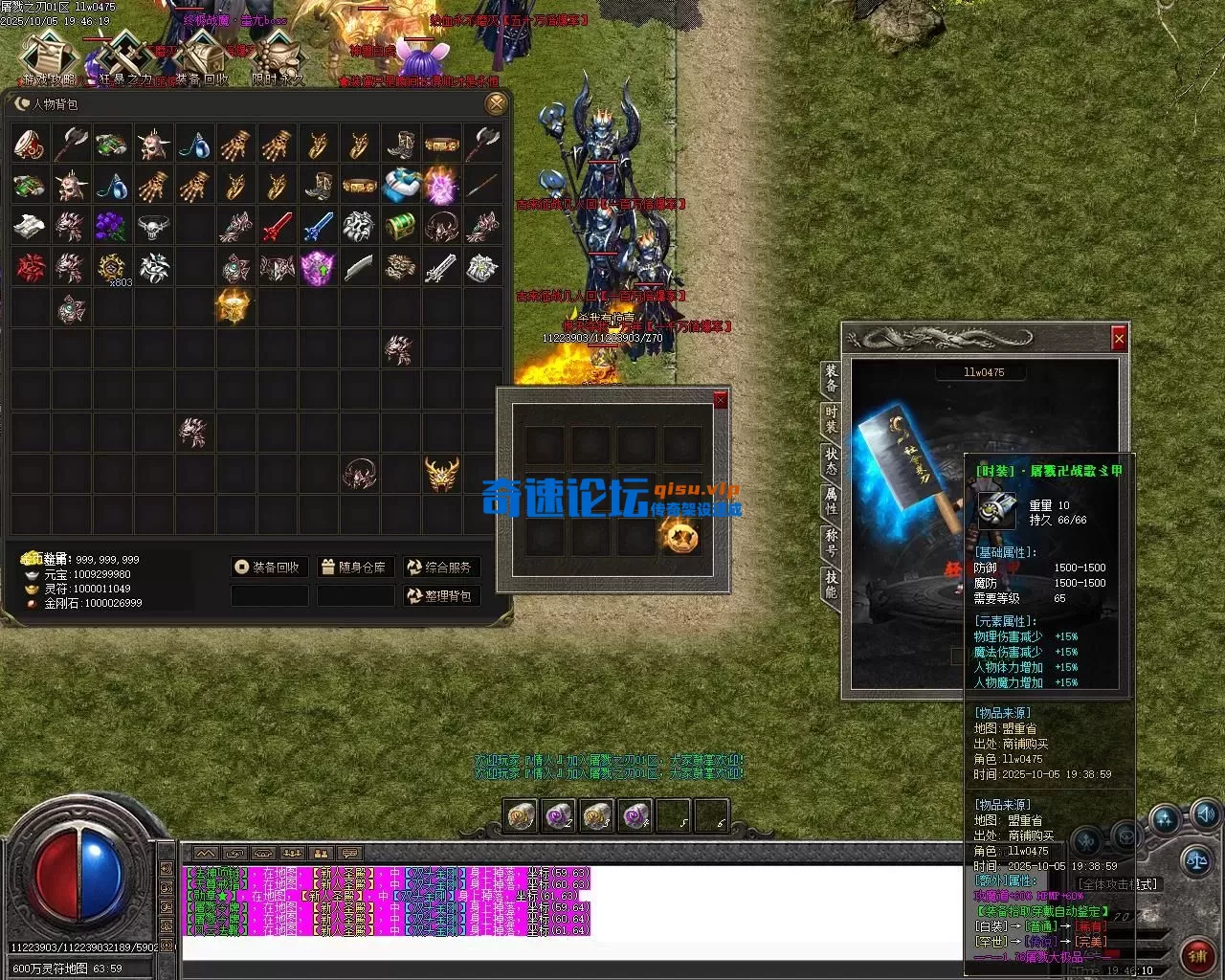
Task: Click the 装备回收 button in the backpack
Action: tap(268, 568)
